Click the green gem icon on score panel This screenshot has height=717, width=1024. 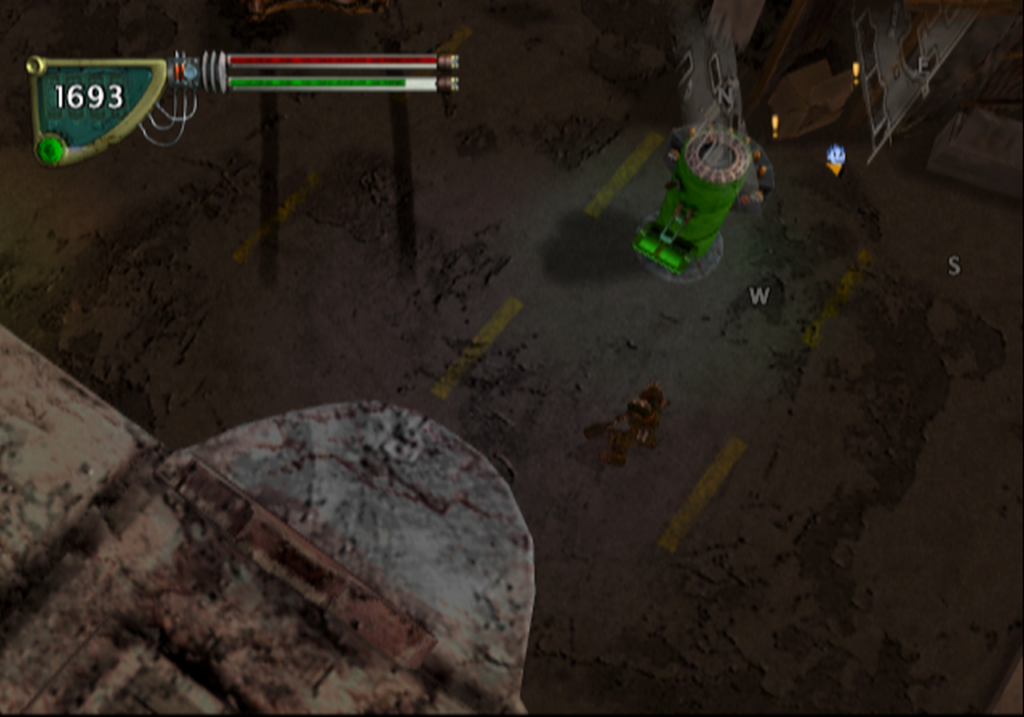51,150
